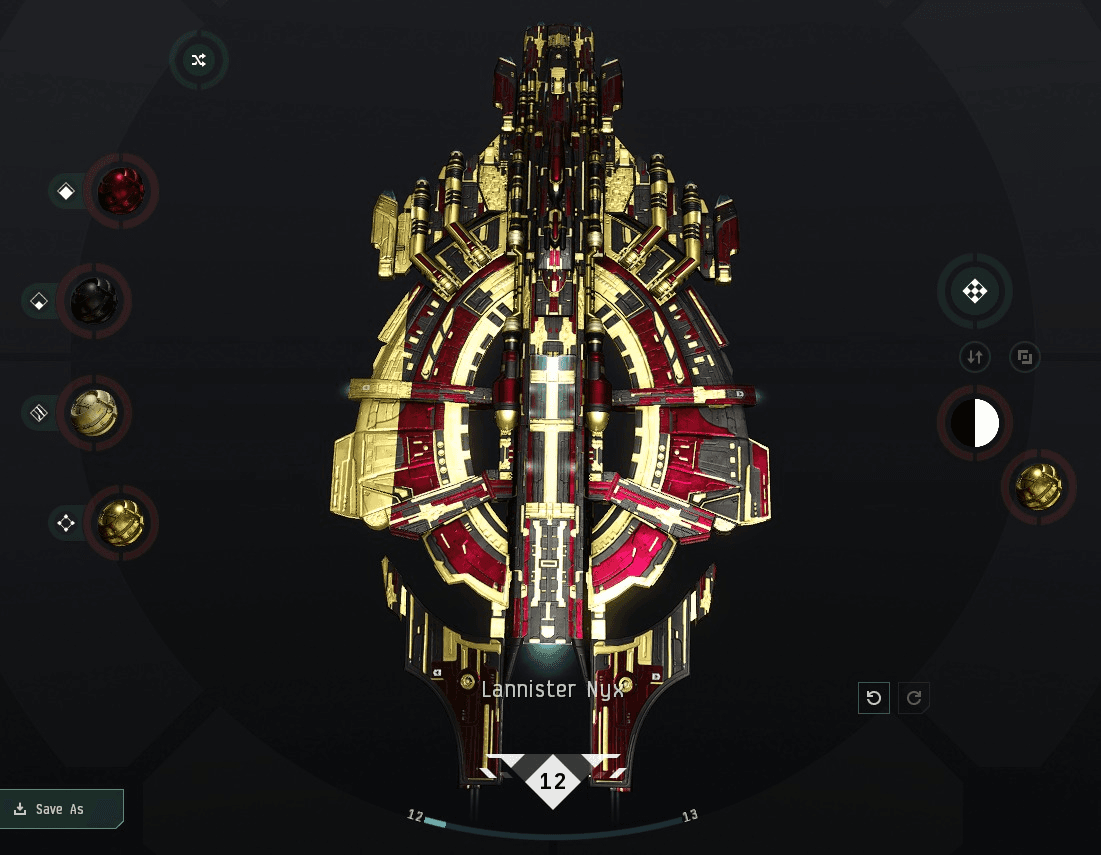The image size is (1101, 855).
Task: Pick the pale gold nanocoating swatch
Action: pos(94,412)
